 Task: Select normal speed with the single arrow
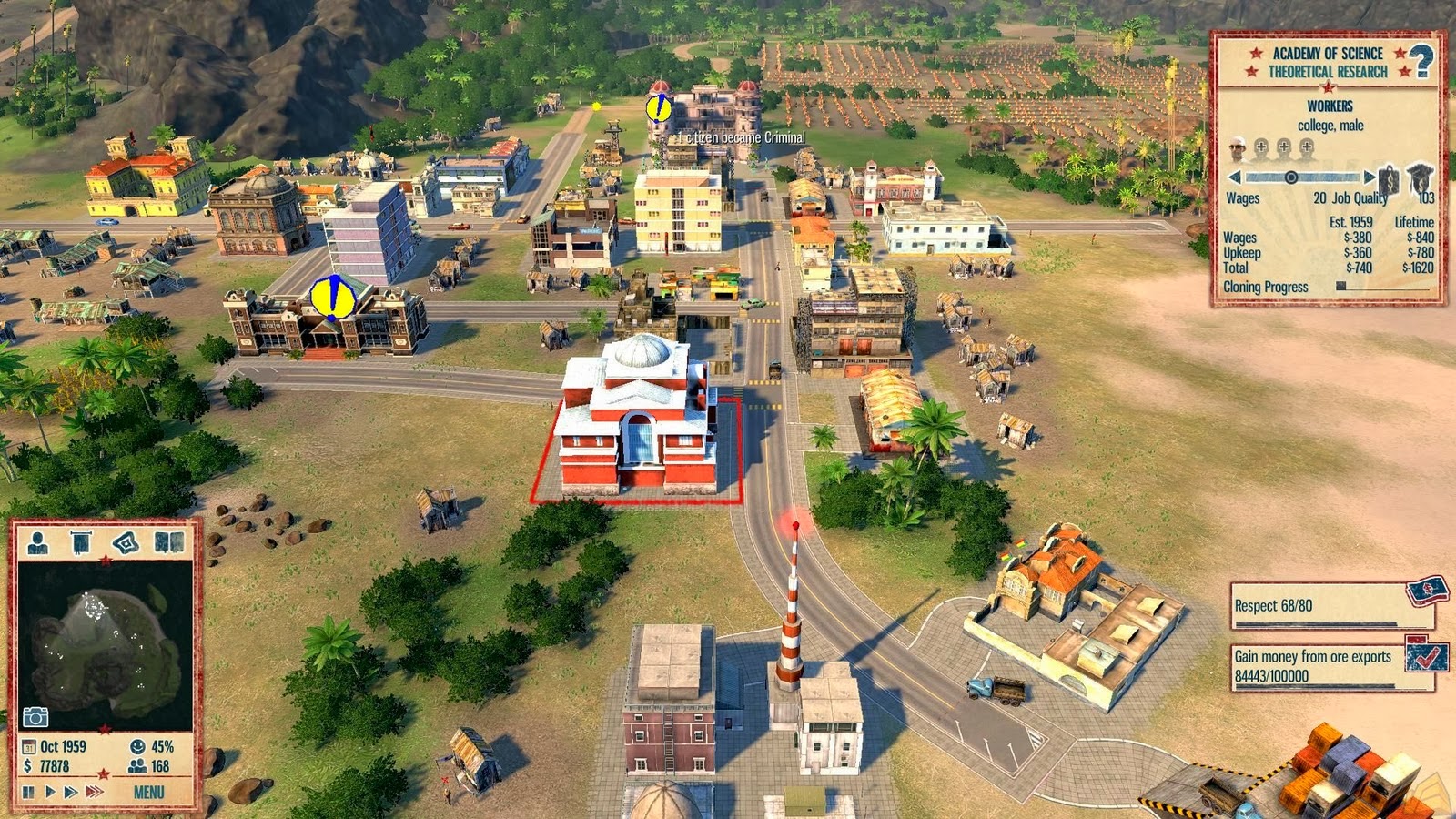[x=50, y=791]
